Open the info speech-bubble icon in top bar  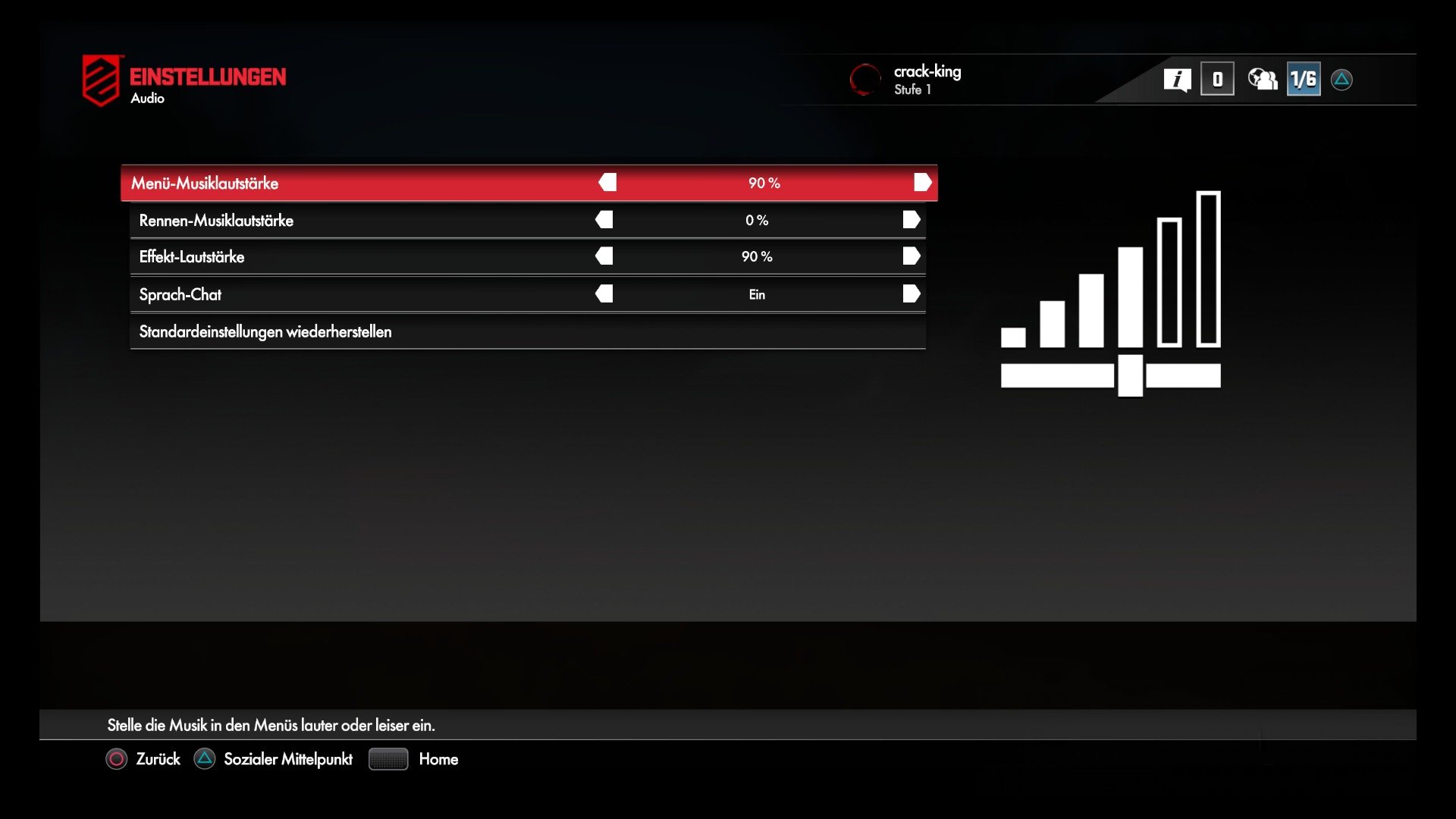point(1178,79)
